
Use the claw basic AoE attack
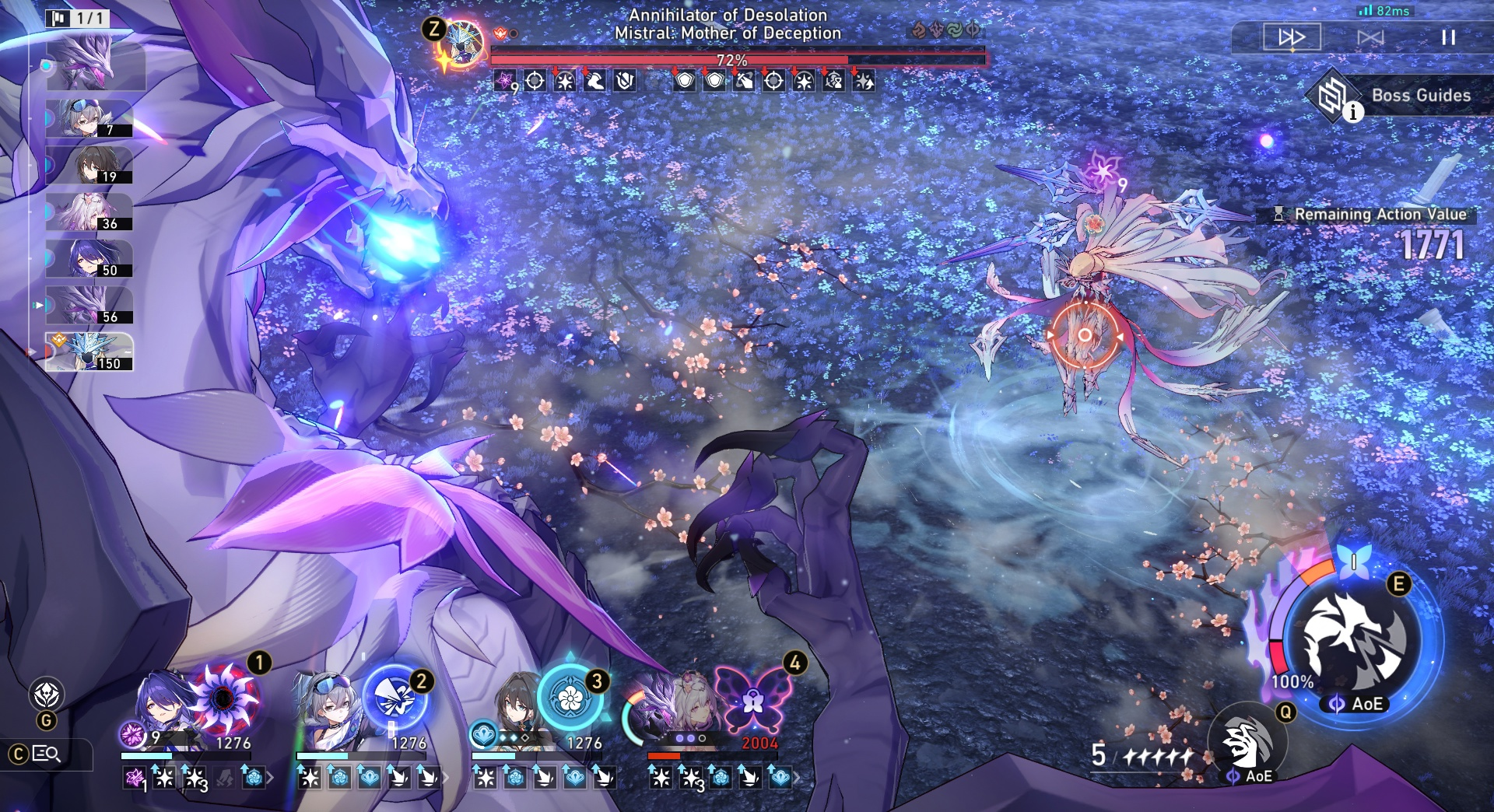pyautogui.click(x=1247, y=744)
